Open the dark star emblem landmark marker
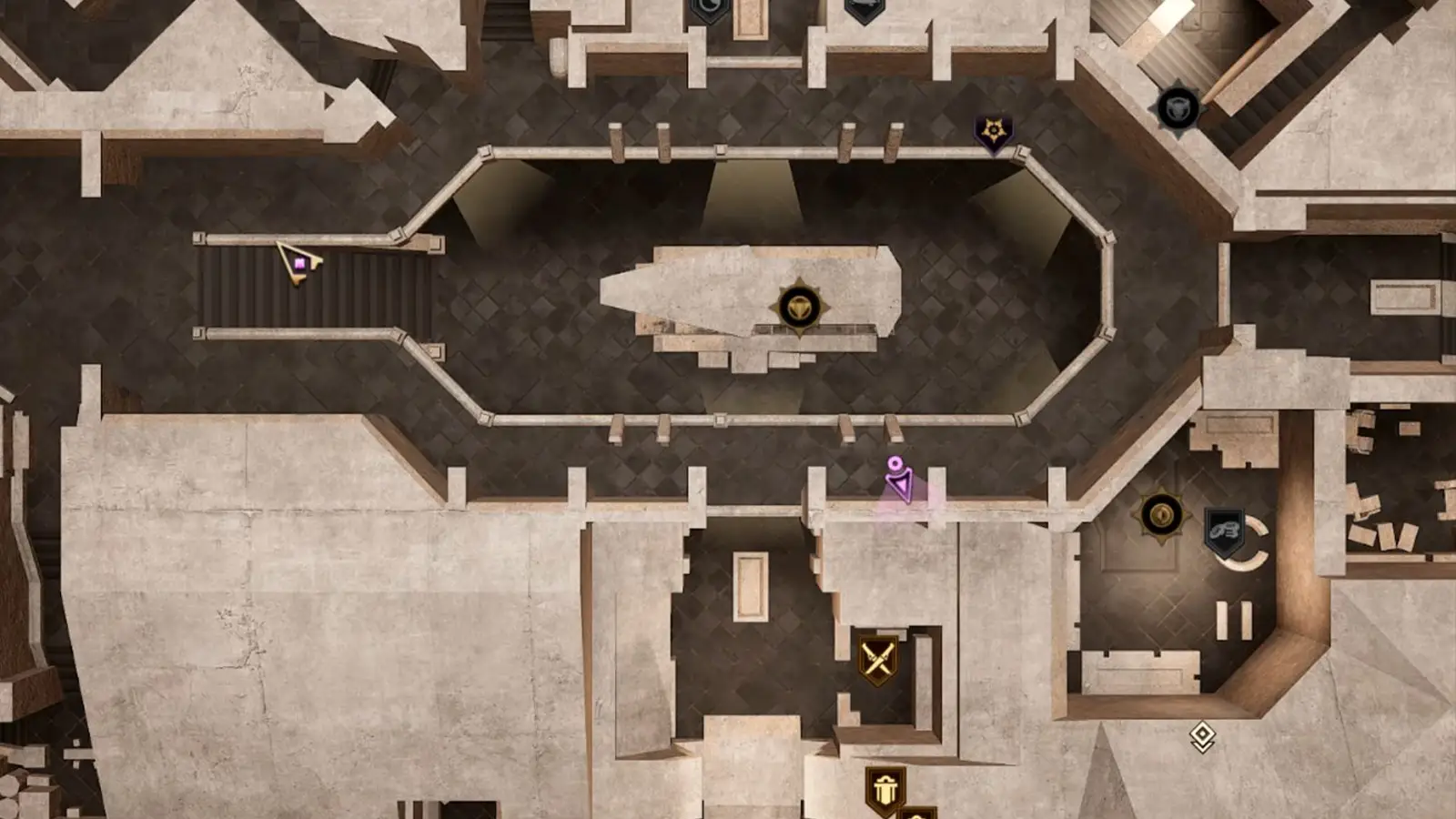This screenshot has width=1456, height=819. 992,130
